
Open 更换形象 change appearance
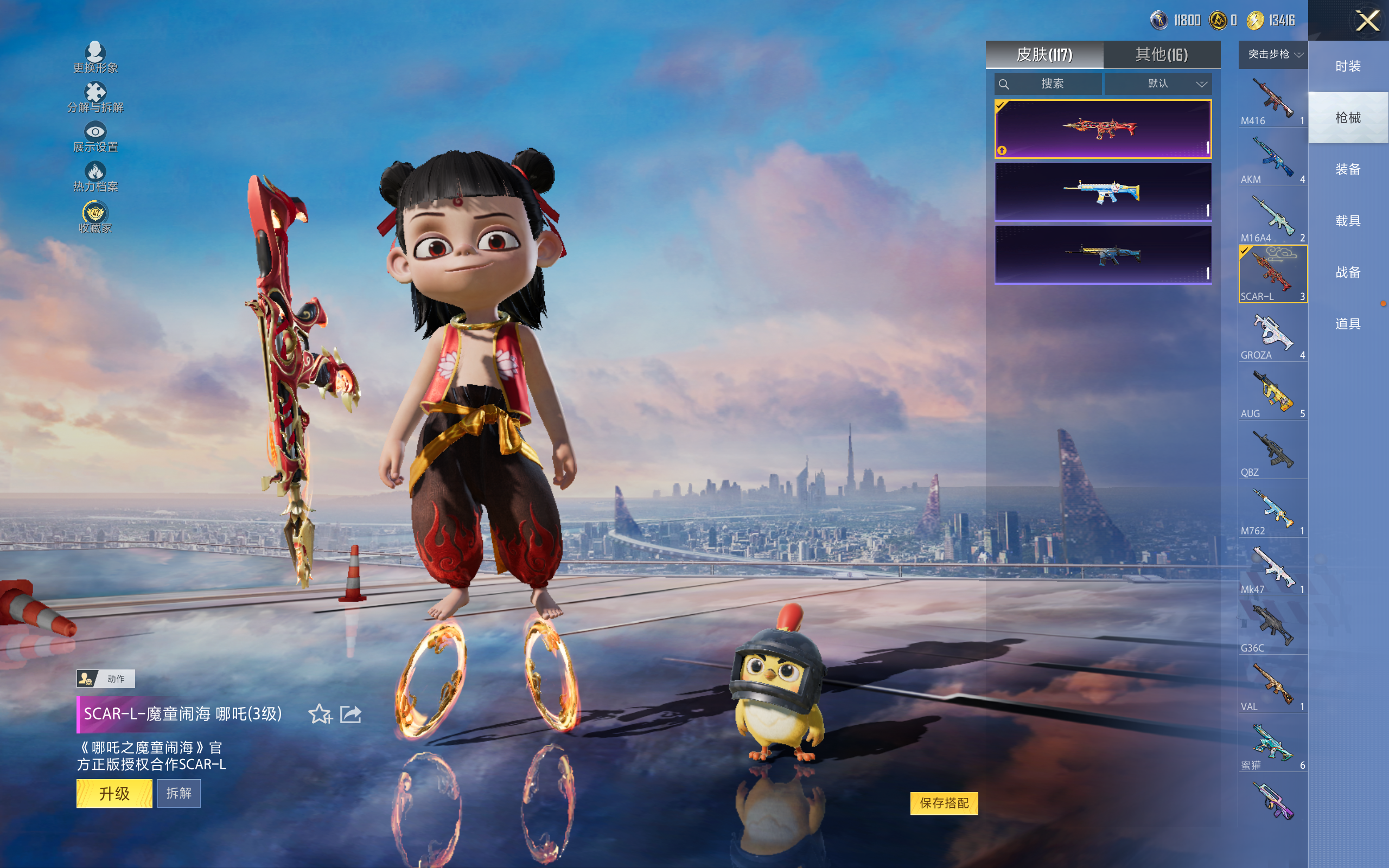click(95, 58)
